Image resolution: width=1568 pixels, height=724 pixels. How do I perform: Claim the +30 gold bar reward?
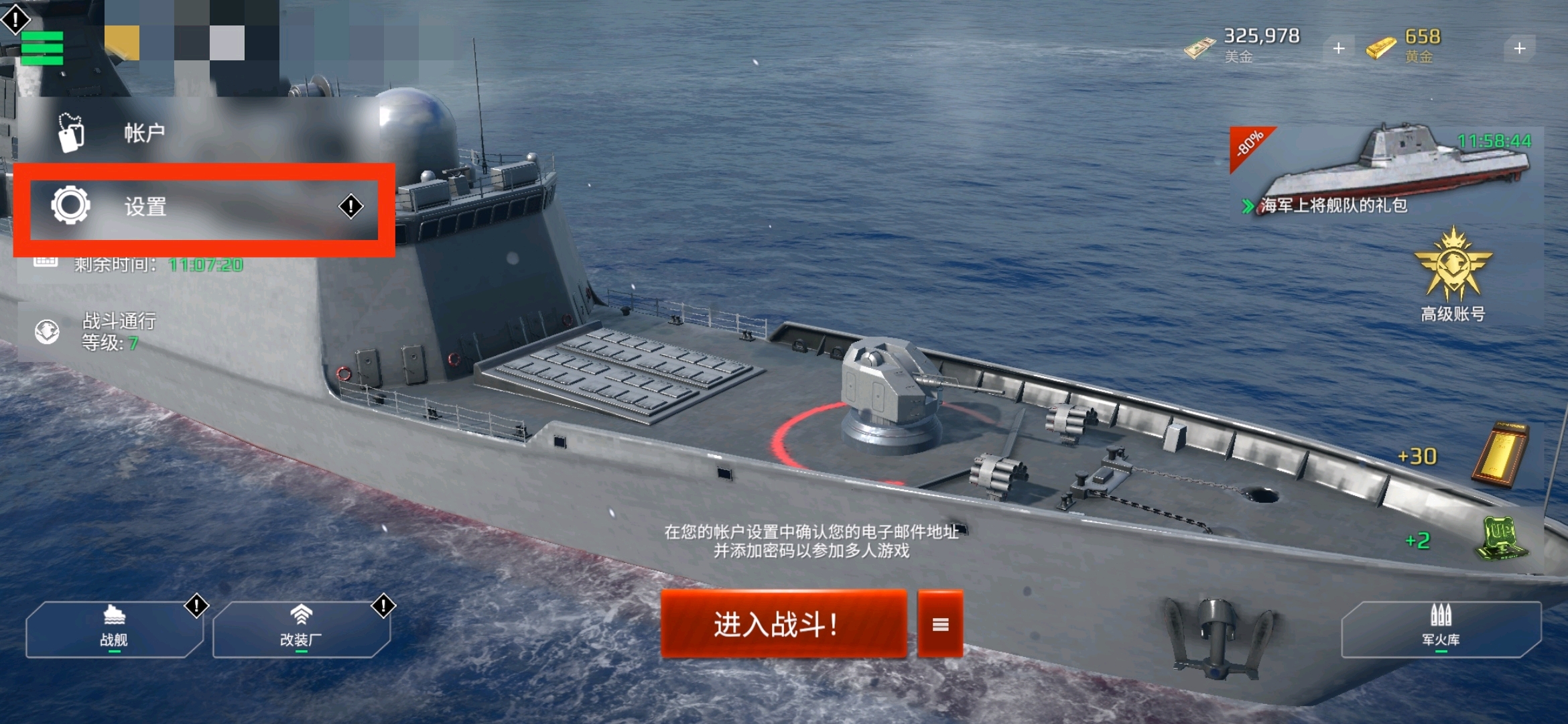pyautogui.click(x=1499, y=456)
